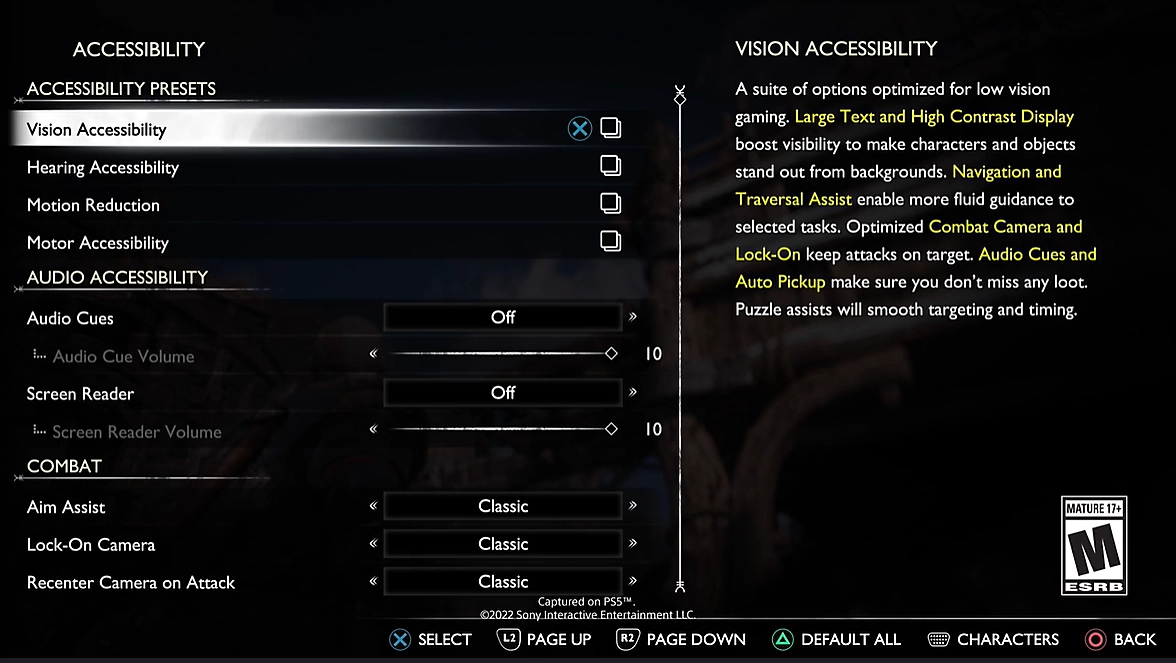Click left arrow next to Lock-On Camera

tap(373, 544)
